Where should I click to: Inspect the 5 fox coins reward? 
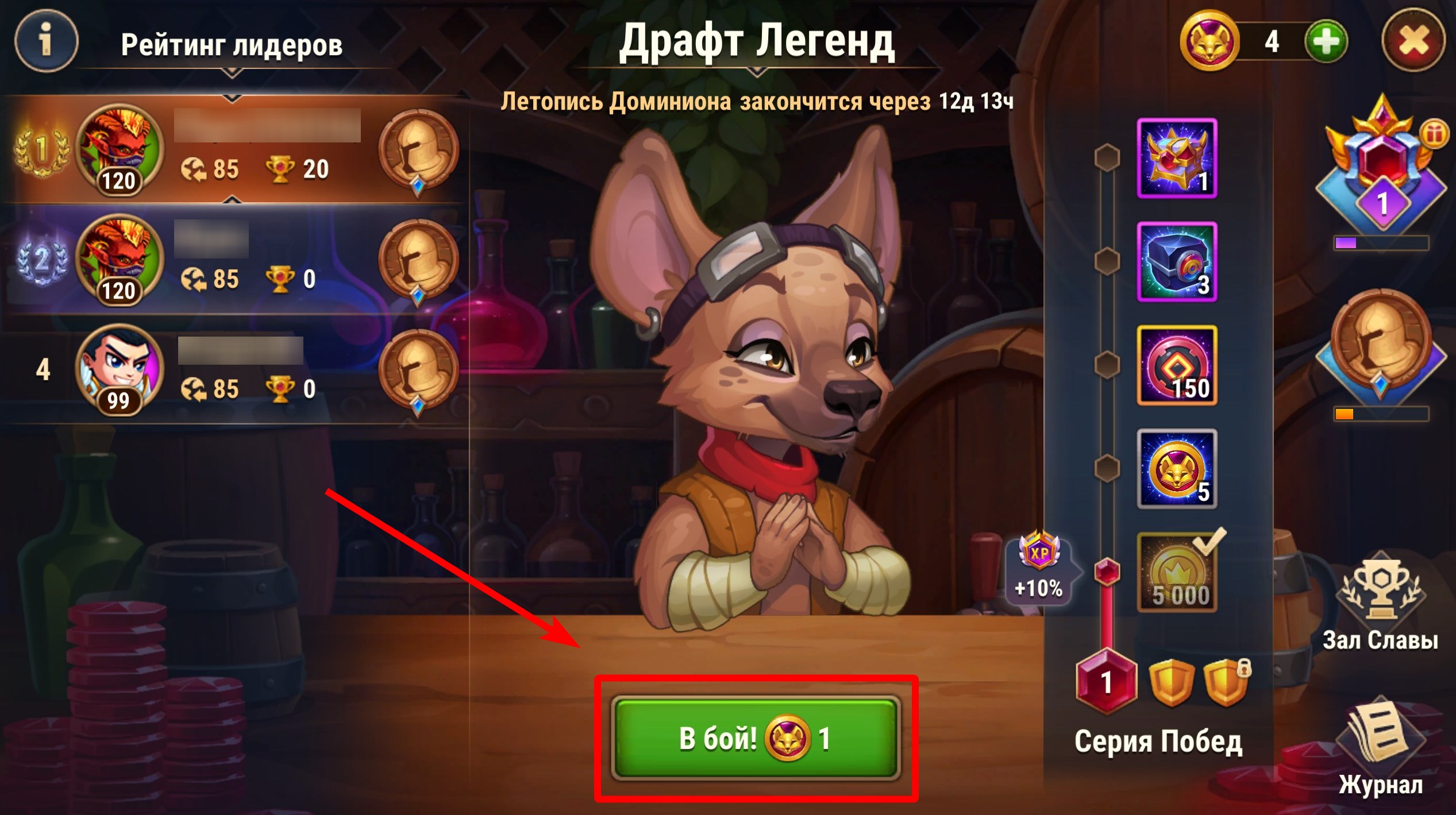pyautogui.click(x=1177, y=469)
